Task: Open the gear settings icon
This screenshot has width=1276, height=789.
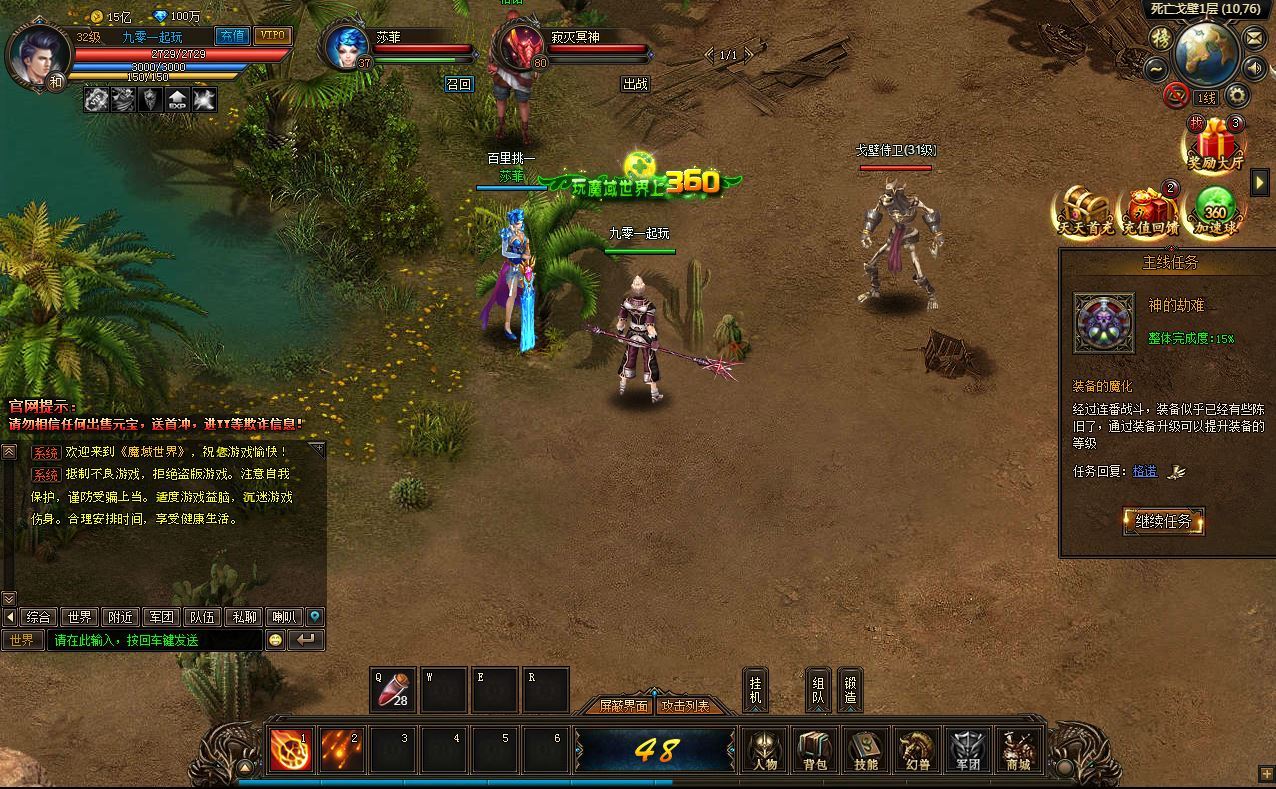Action: coord(1237,96)
